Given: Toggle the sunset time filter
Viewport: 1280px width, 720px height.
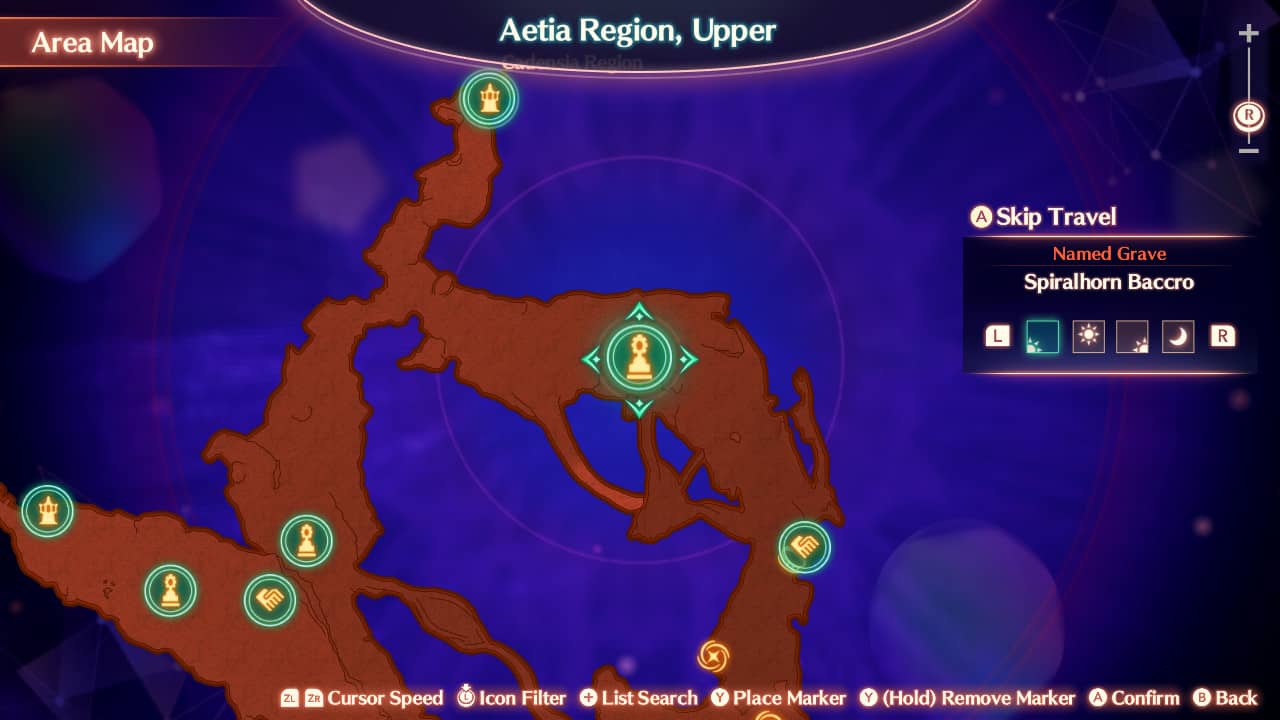Looking at the screenshot, I should pyautogui.click(x=1133, y=336).
